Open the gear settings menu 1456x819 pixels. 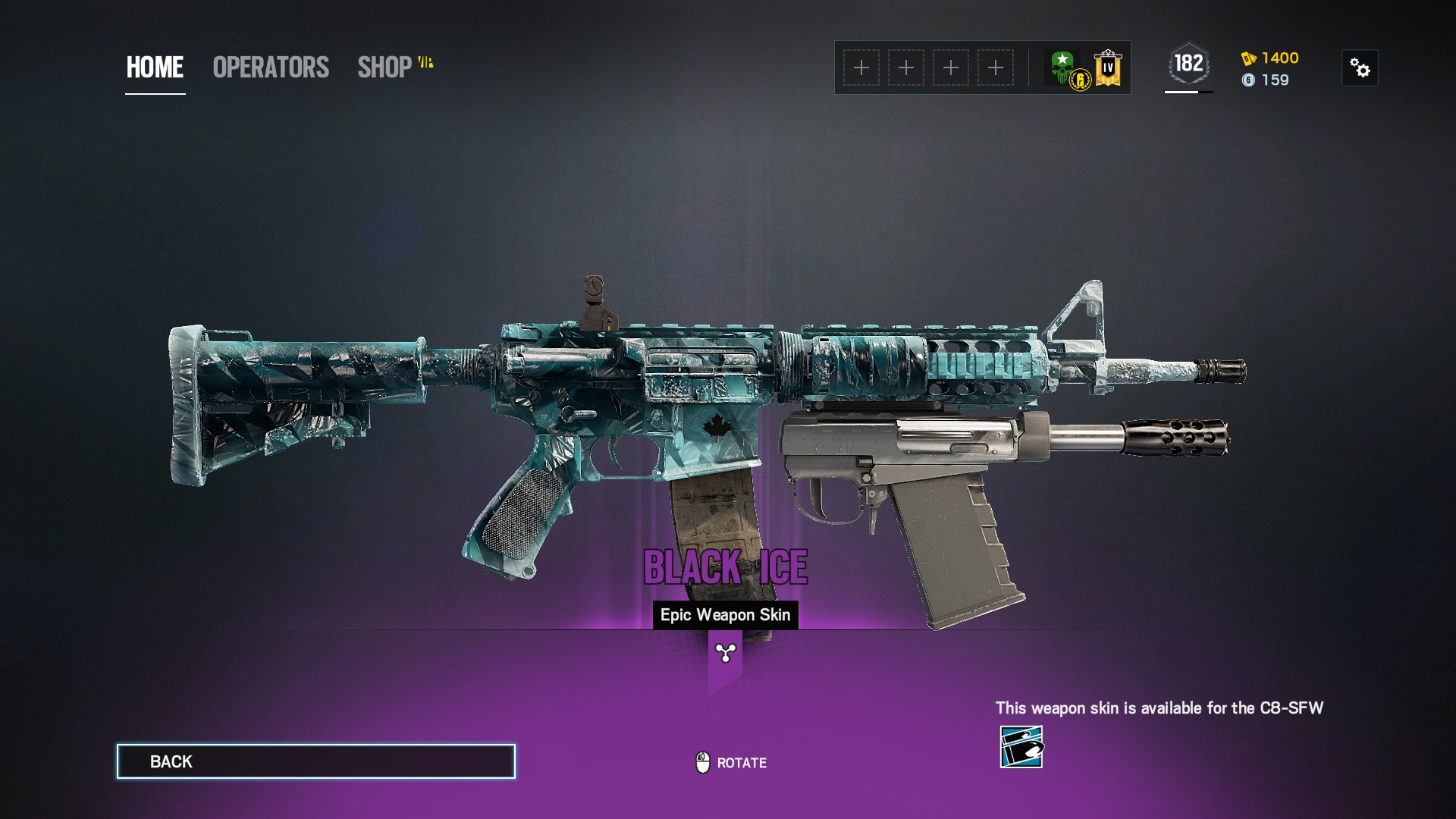coord(1360,68)
